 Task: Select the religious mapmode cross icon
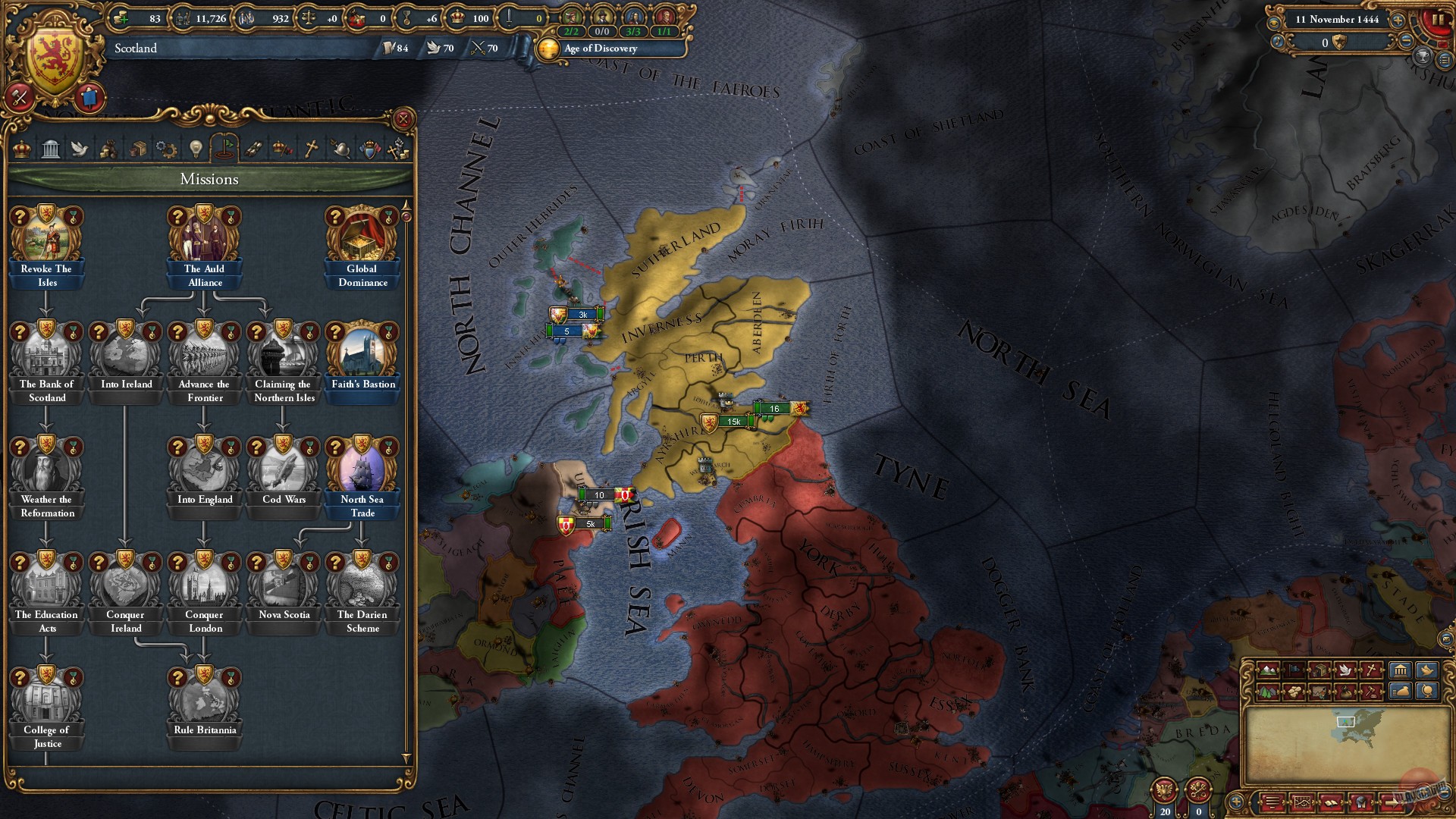click(1371, 670)
